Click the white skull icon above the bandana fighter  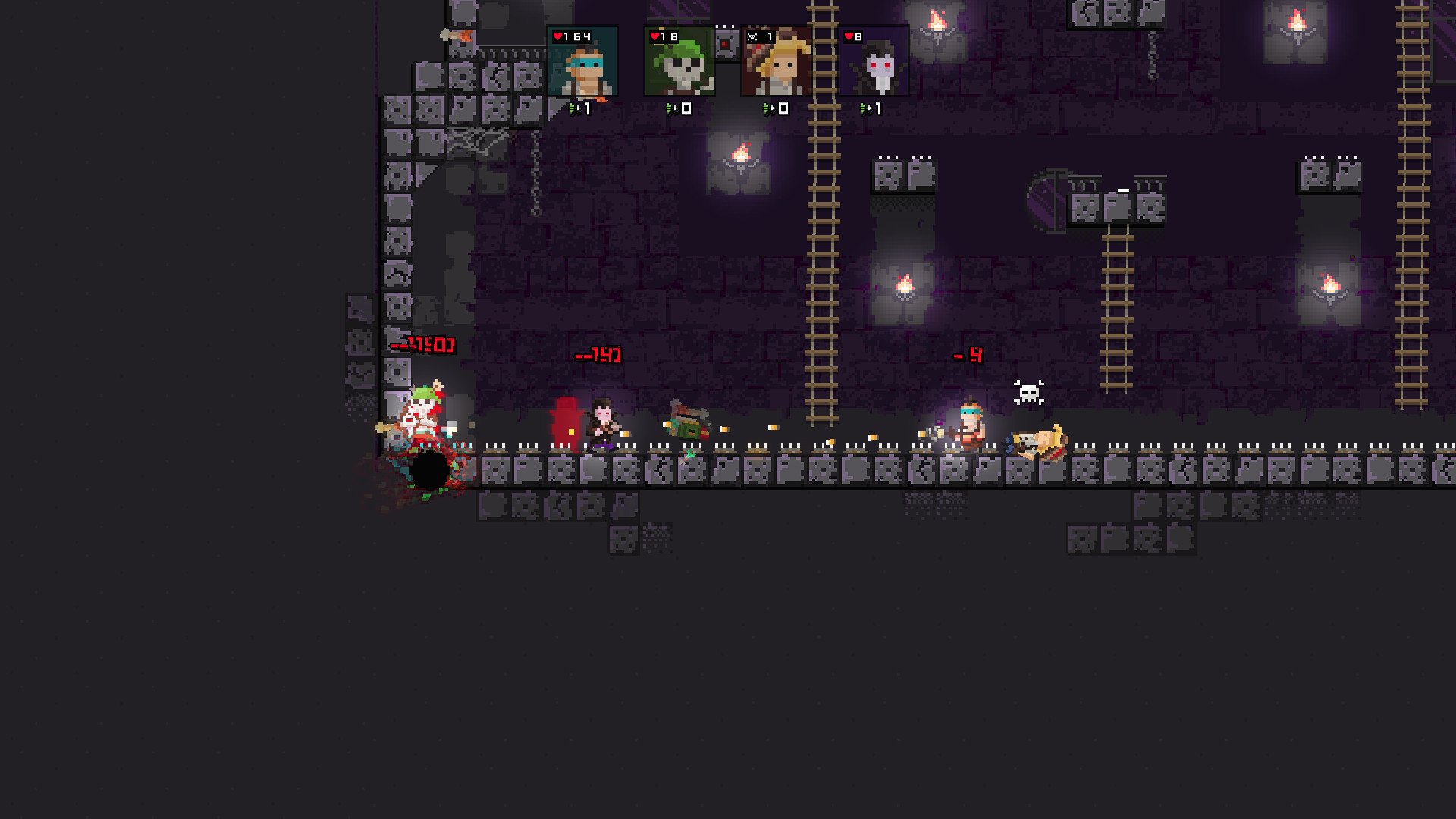tap(1029, 392)
